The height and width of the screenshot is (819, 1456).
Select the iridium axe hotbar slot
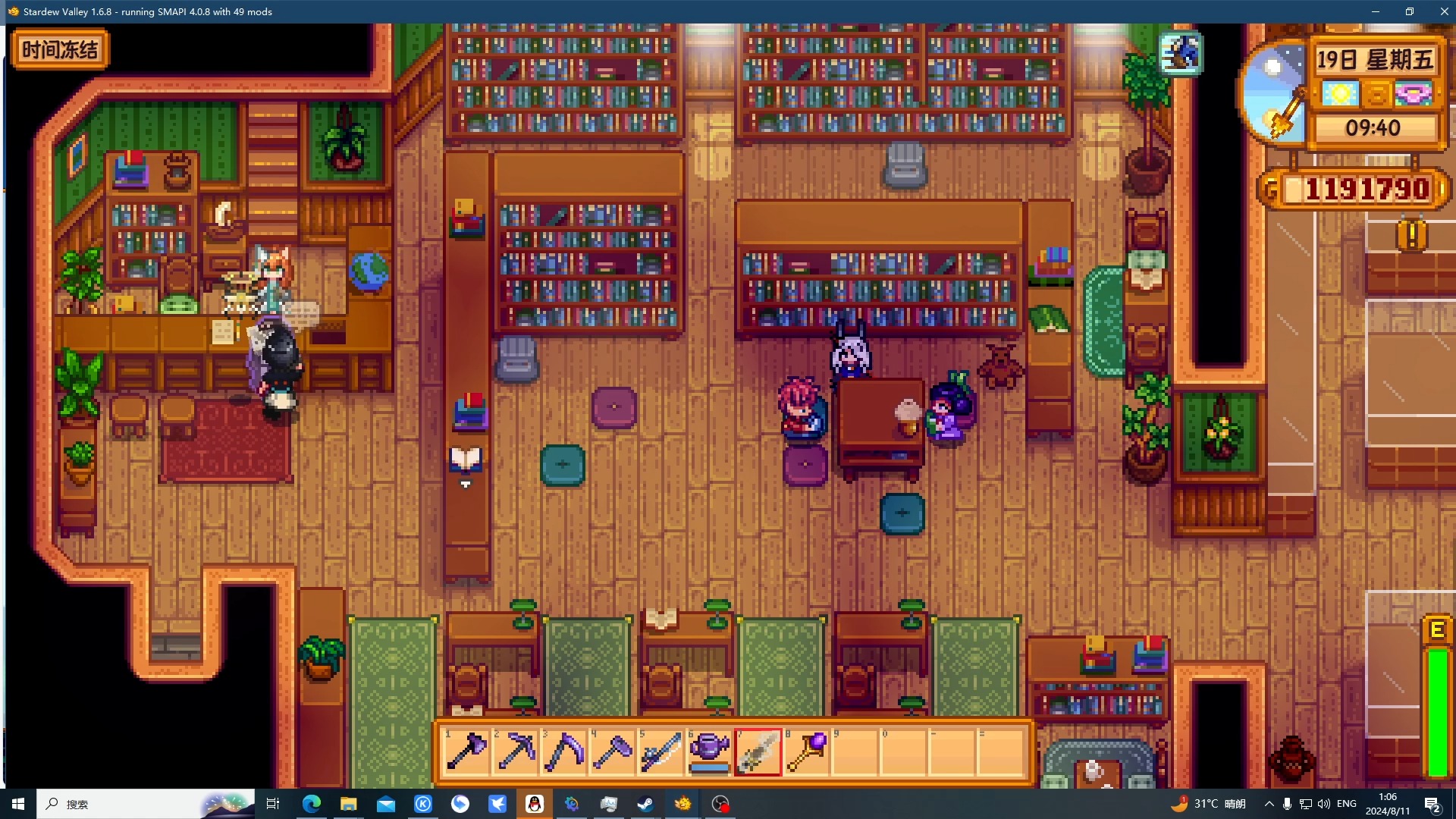tap(467, 752)
